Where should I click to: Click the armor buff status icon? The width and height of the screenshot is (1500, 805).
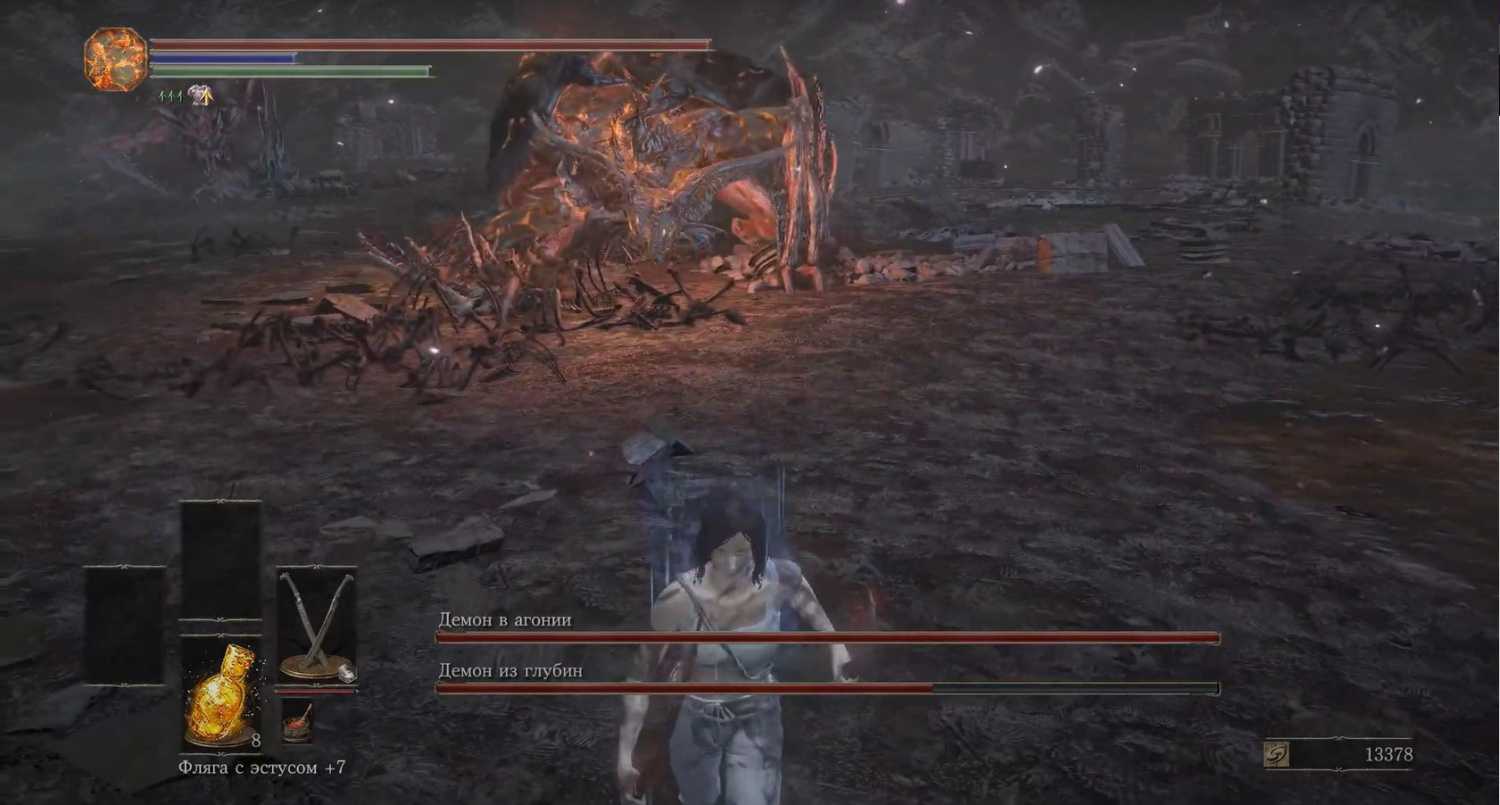click(x=201, y=95)
